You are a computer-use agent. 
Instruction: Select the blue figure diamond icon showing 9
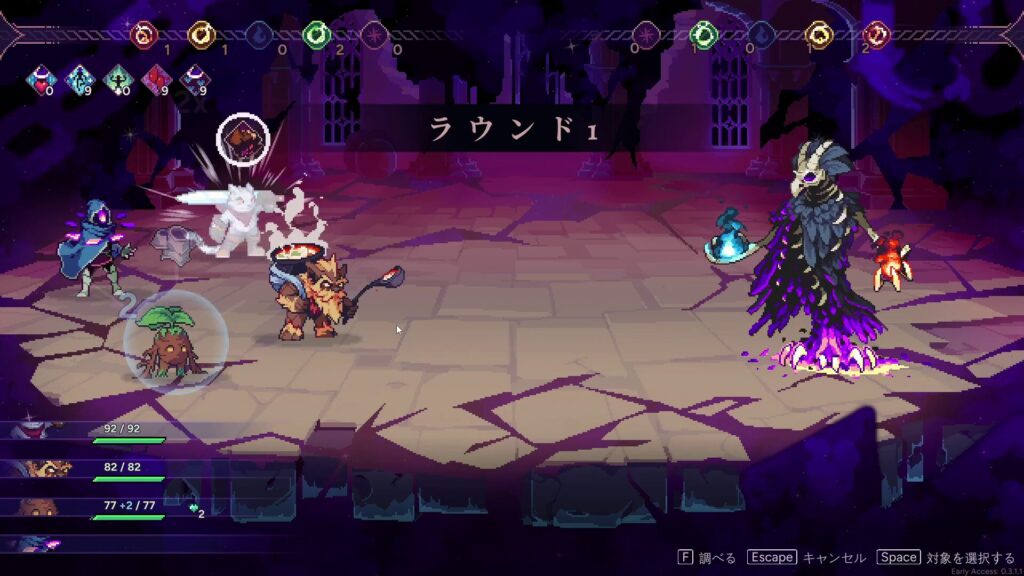click(x=79, y=80)
